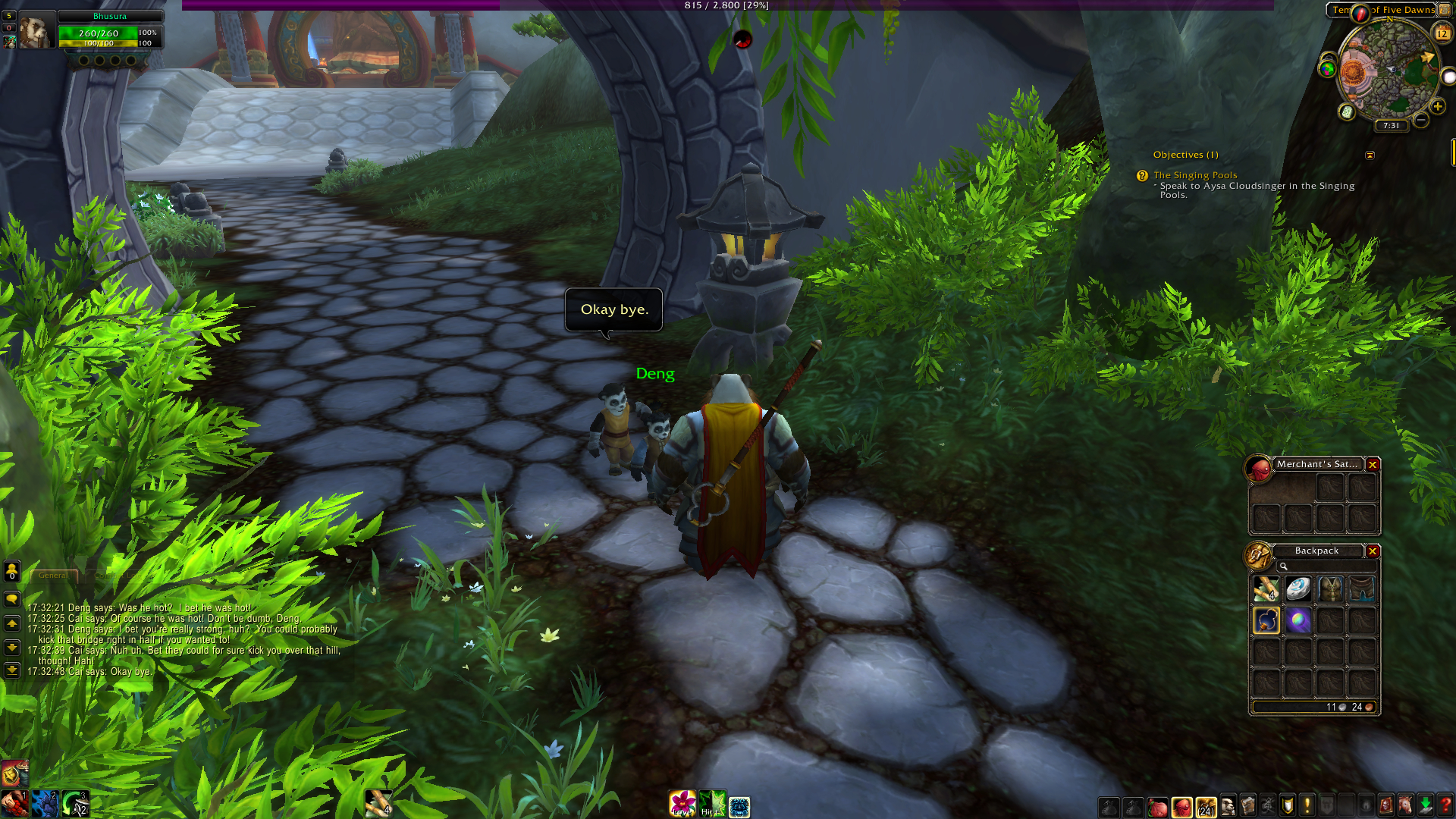Switch to the General chat tab

pyautogui.click(x=53, y=576)
